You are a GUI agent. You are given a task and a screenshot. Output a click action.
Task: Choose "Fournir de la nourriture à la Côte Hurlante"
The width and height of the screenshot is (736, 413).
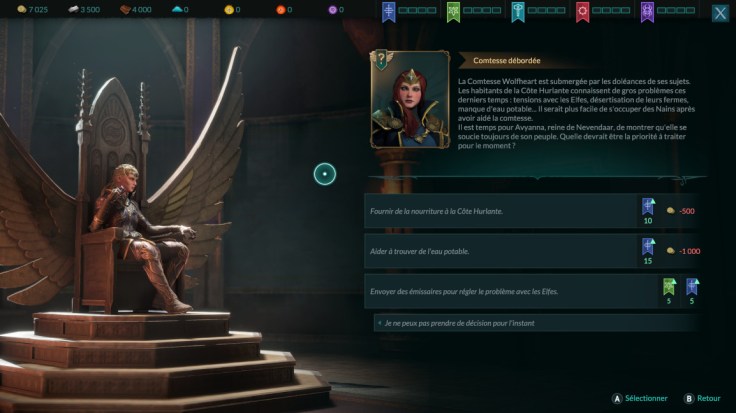tap(500, 211)
